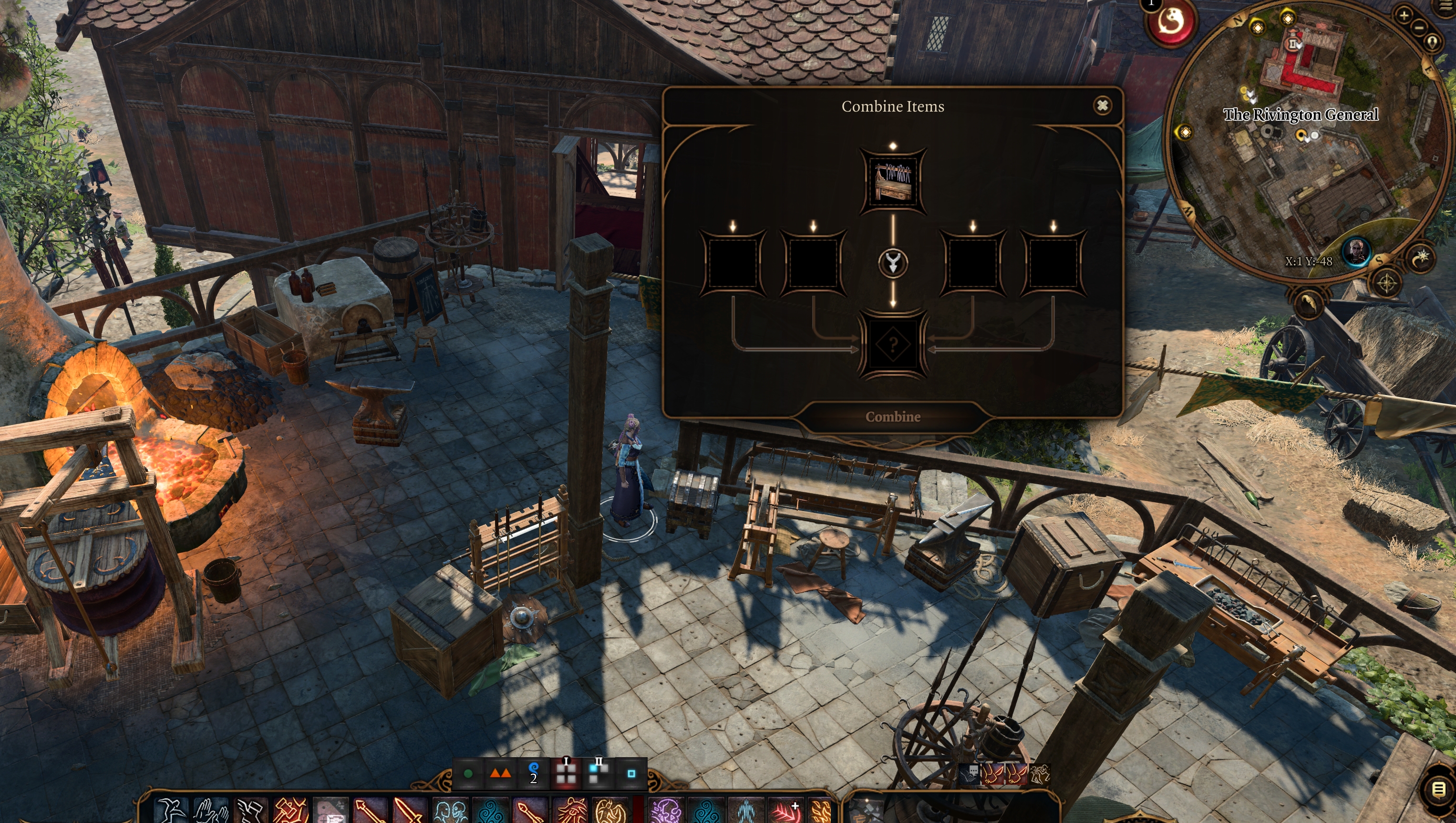1456x823 pixels.
Task: Select the orange triangles bonus action resource
Action: pos(500,773)
